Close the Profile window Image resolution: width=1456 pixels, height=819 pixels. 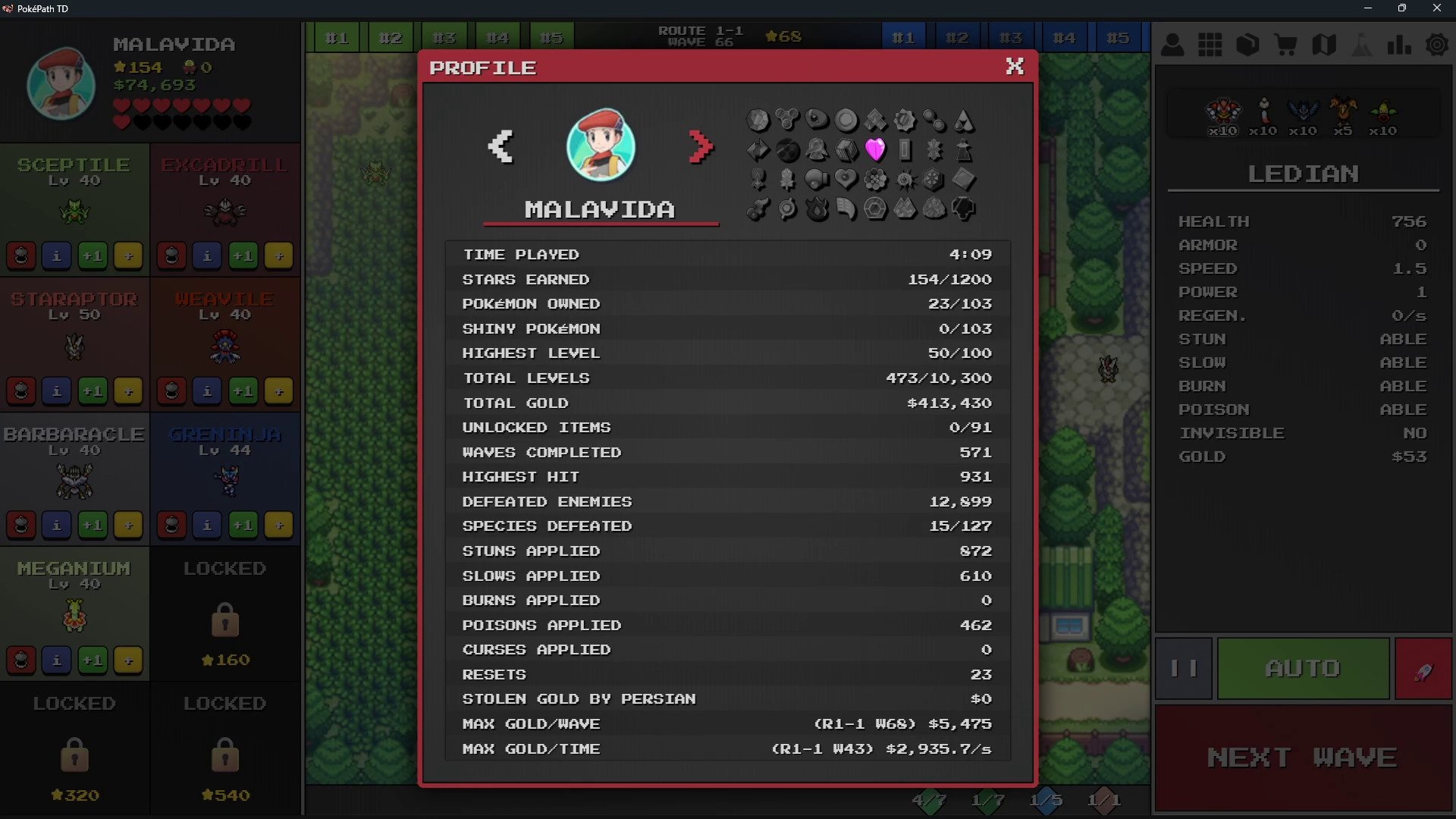pyautogui.click(x=1015, y=67)
